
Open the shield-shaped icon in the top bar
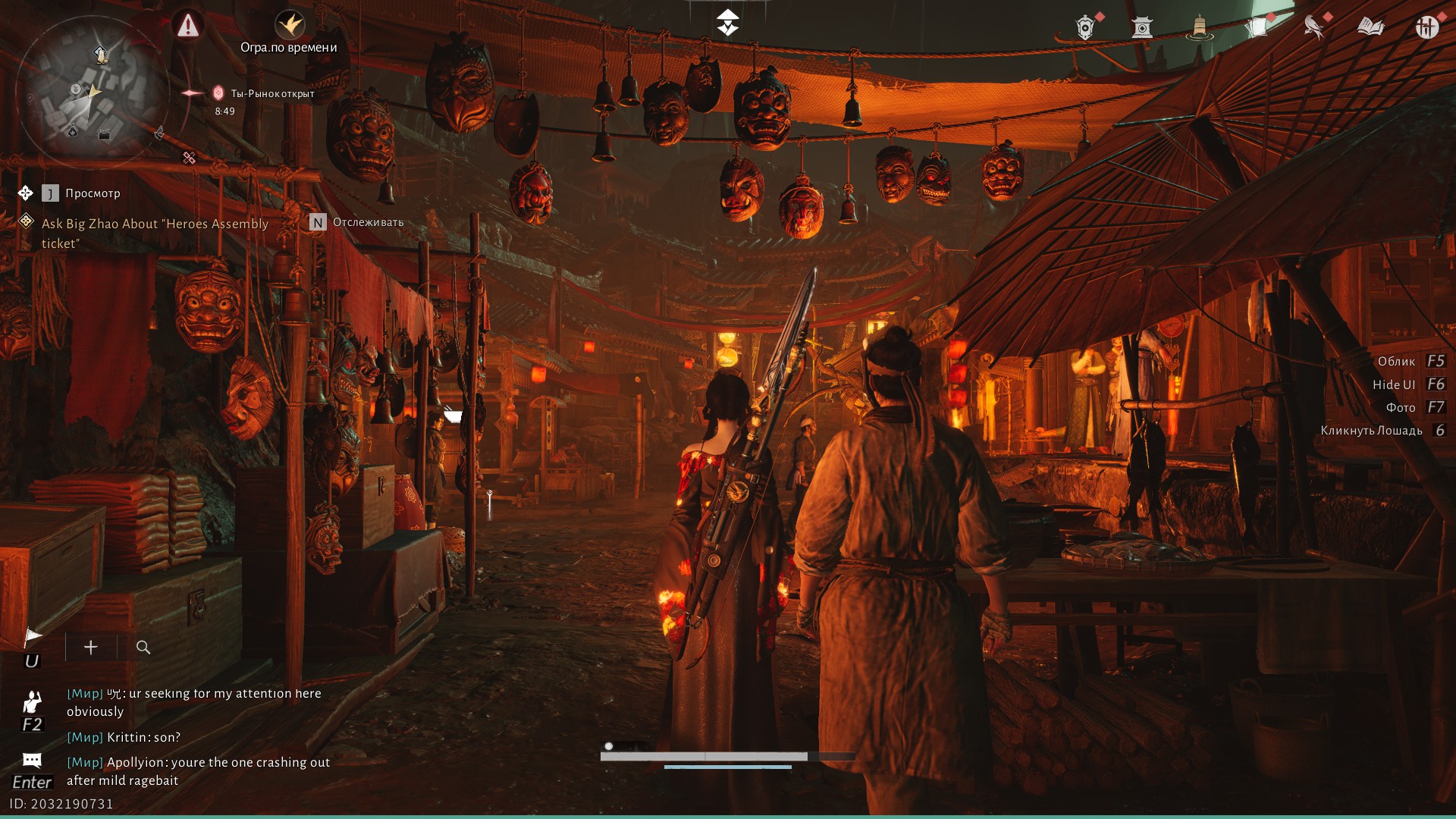coord(1085,28)
